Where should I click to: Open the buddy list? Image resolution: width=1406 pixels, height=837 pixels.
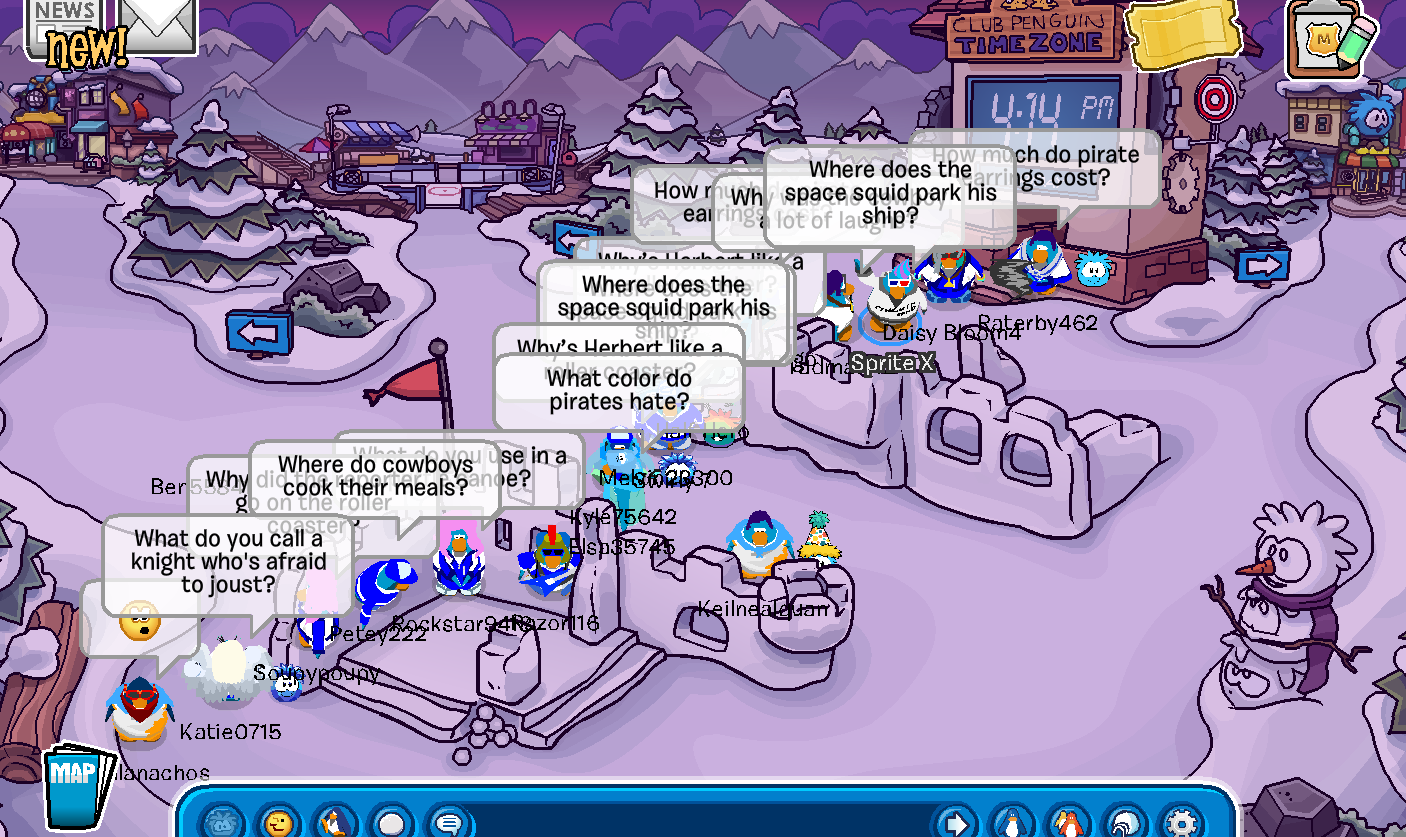[x=1070, y=823]
